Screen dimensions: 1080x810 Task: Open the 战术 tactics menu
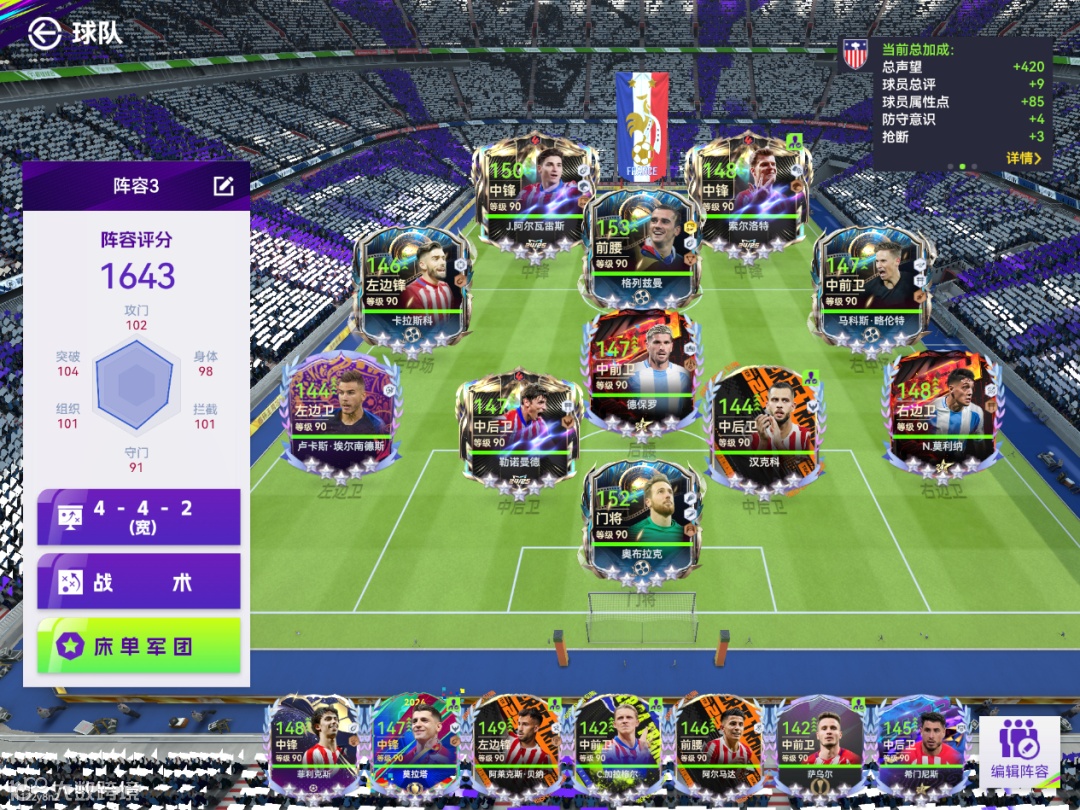click(139, 581)
